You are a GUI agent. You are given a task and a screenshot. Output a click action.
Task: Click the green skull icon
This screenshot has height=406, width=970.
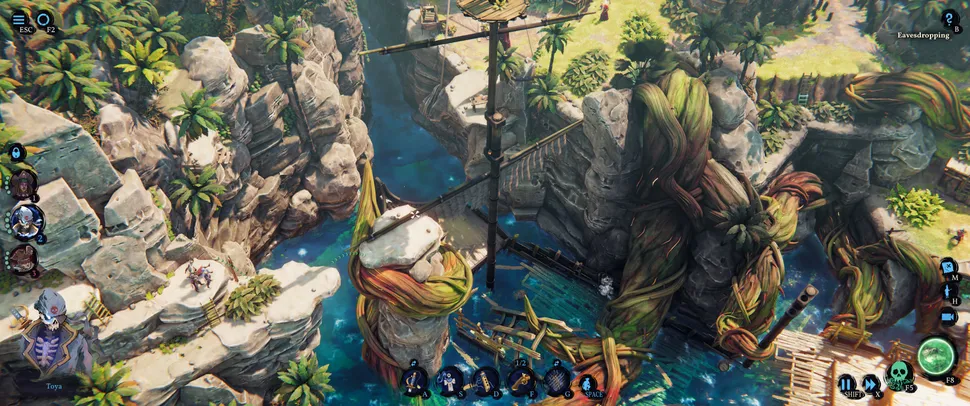pos(899,374)
